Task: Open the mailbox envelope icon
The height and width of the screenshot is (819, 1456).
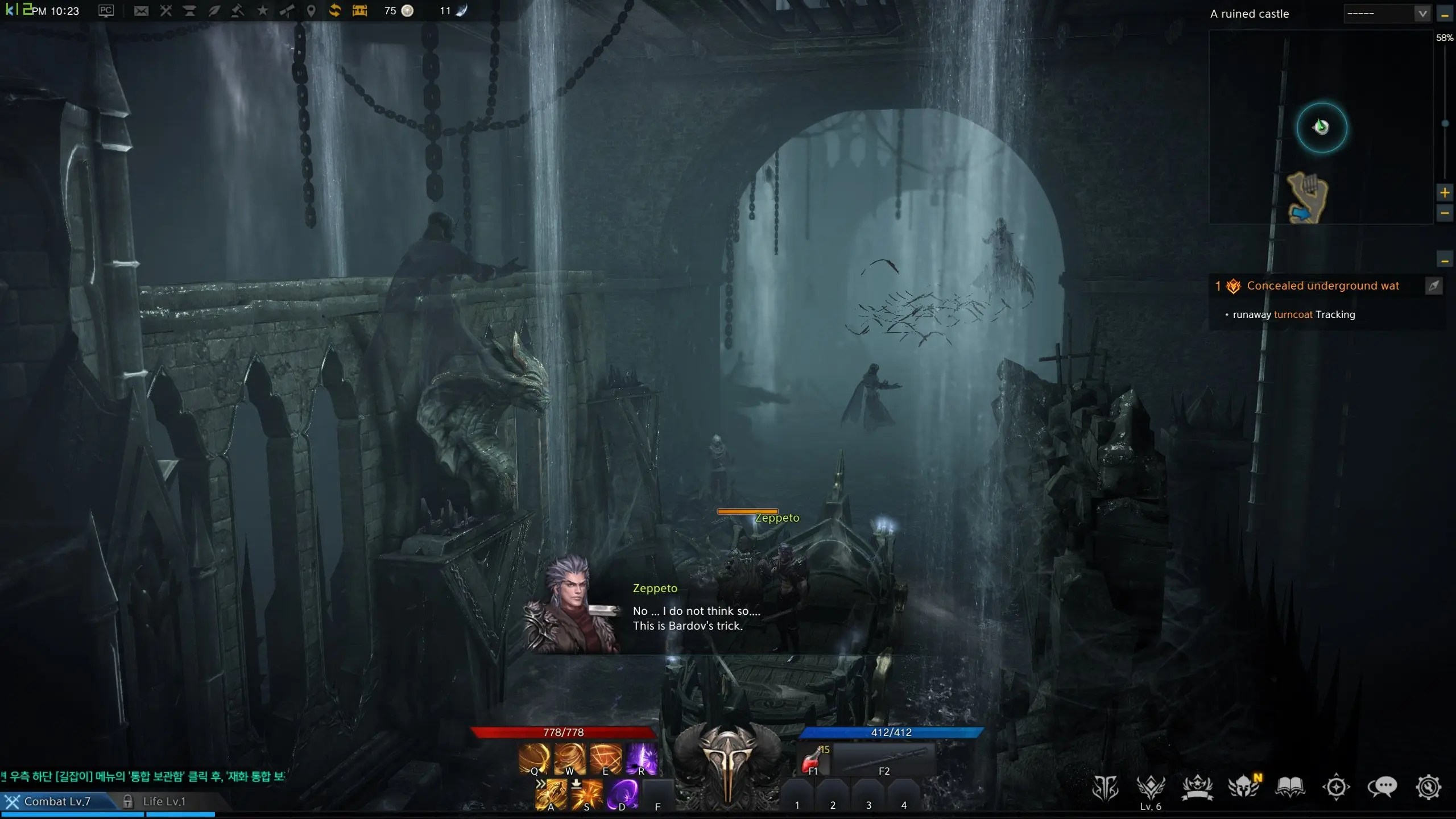Action: (x=141, y=10)
